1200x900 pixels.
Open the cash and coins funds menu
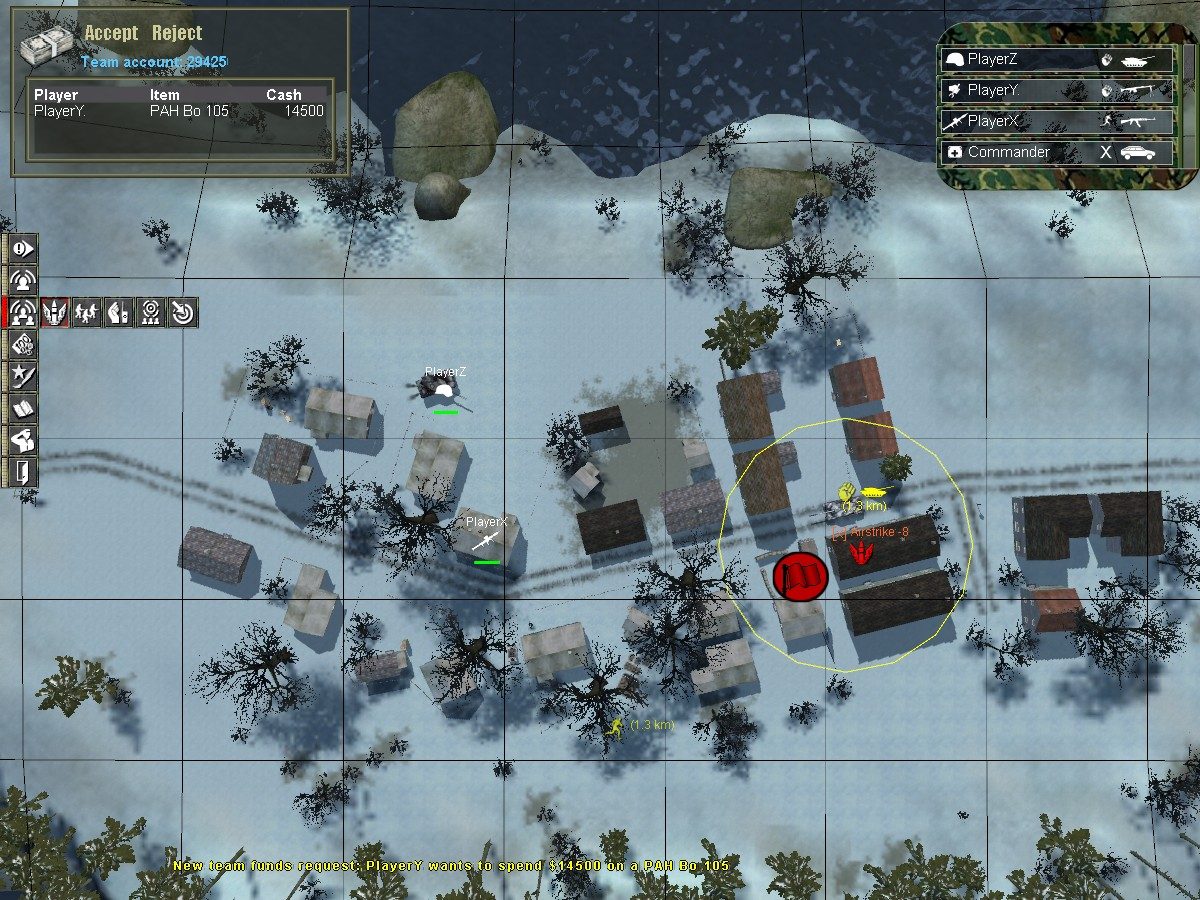pos(22,345)
